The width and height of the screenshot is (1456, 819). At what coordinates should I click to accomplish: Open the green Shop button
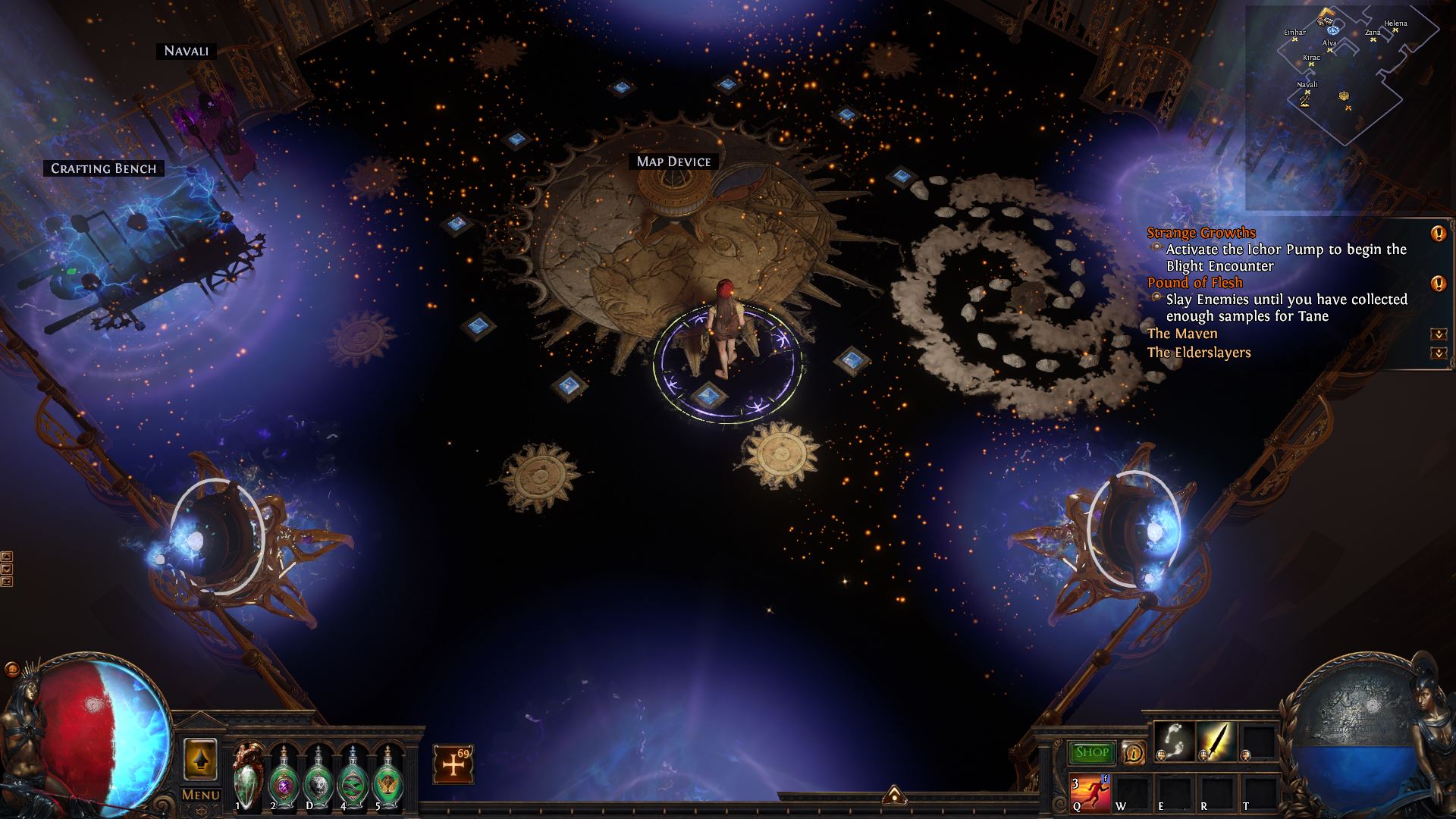click(1092, 752)
